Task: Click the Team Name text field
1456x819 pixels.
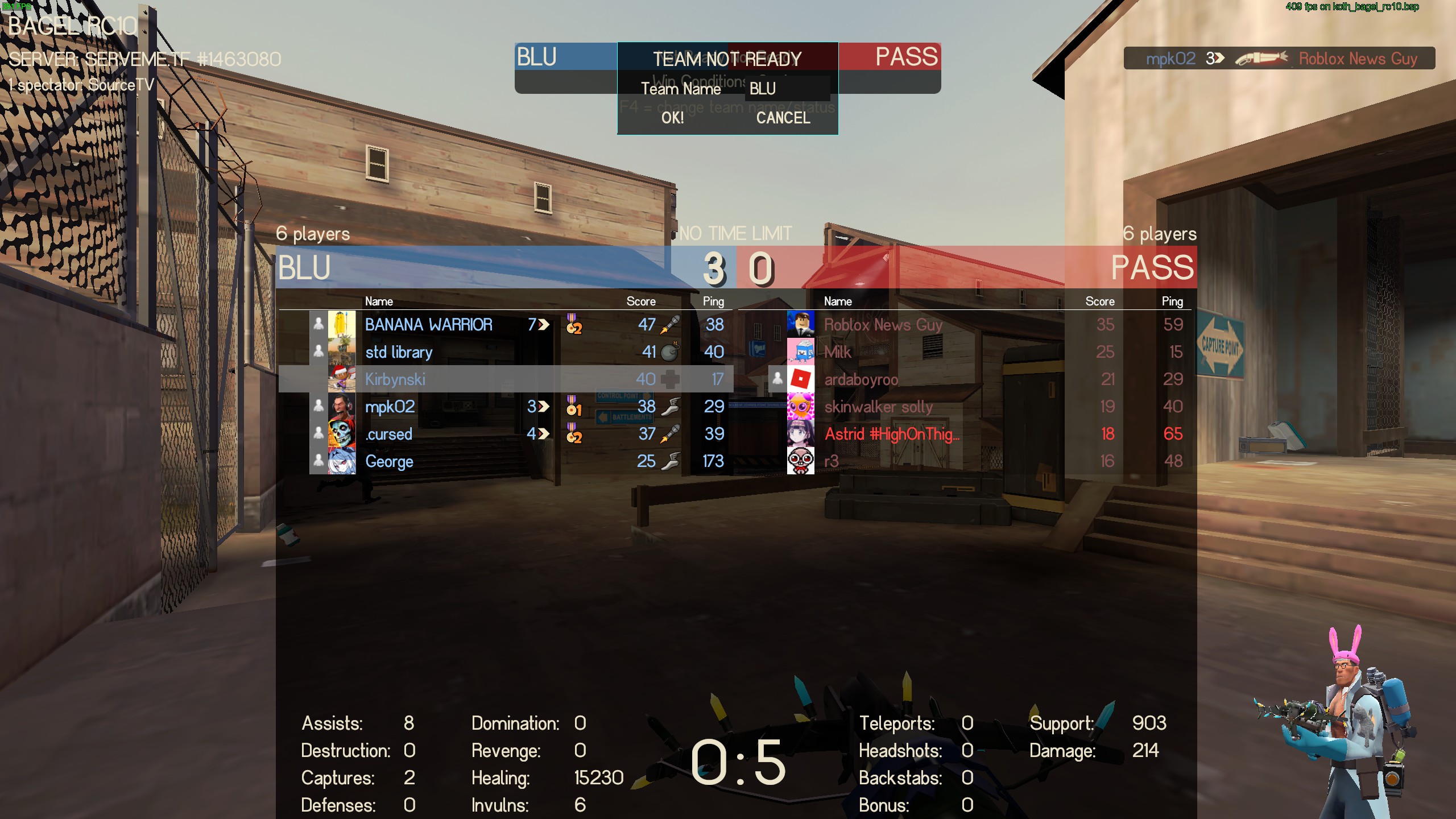Action: [787, 89]
